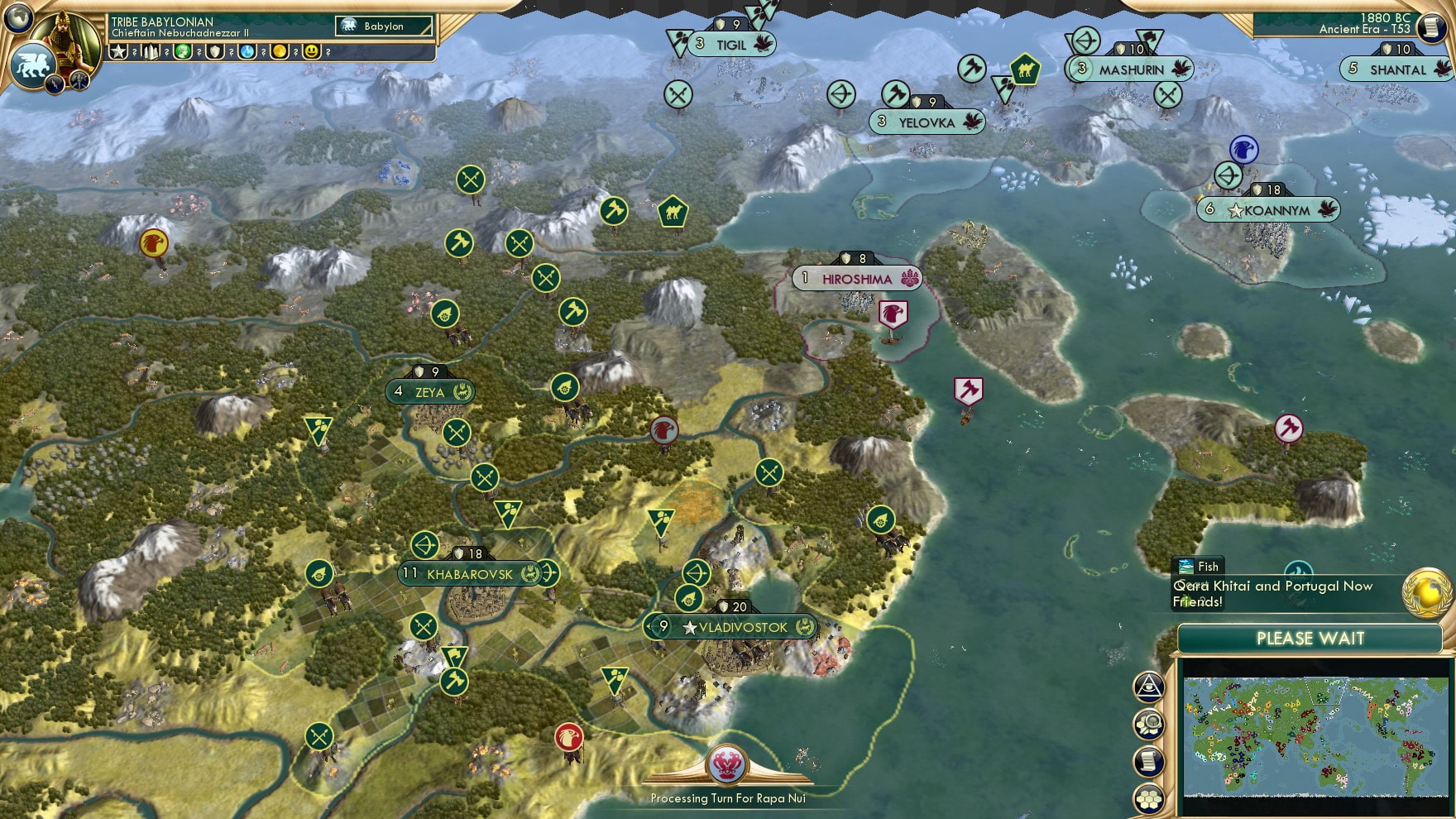This screenshot has height=819, width=1456.
Task: Select the Koannym city banner
Action: [x=1276, y=210]
